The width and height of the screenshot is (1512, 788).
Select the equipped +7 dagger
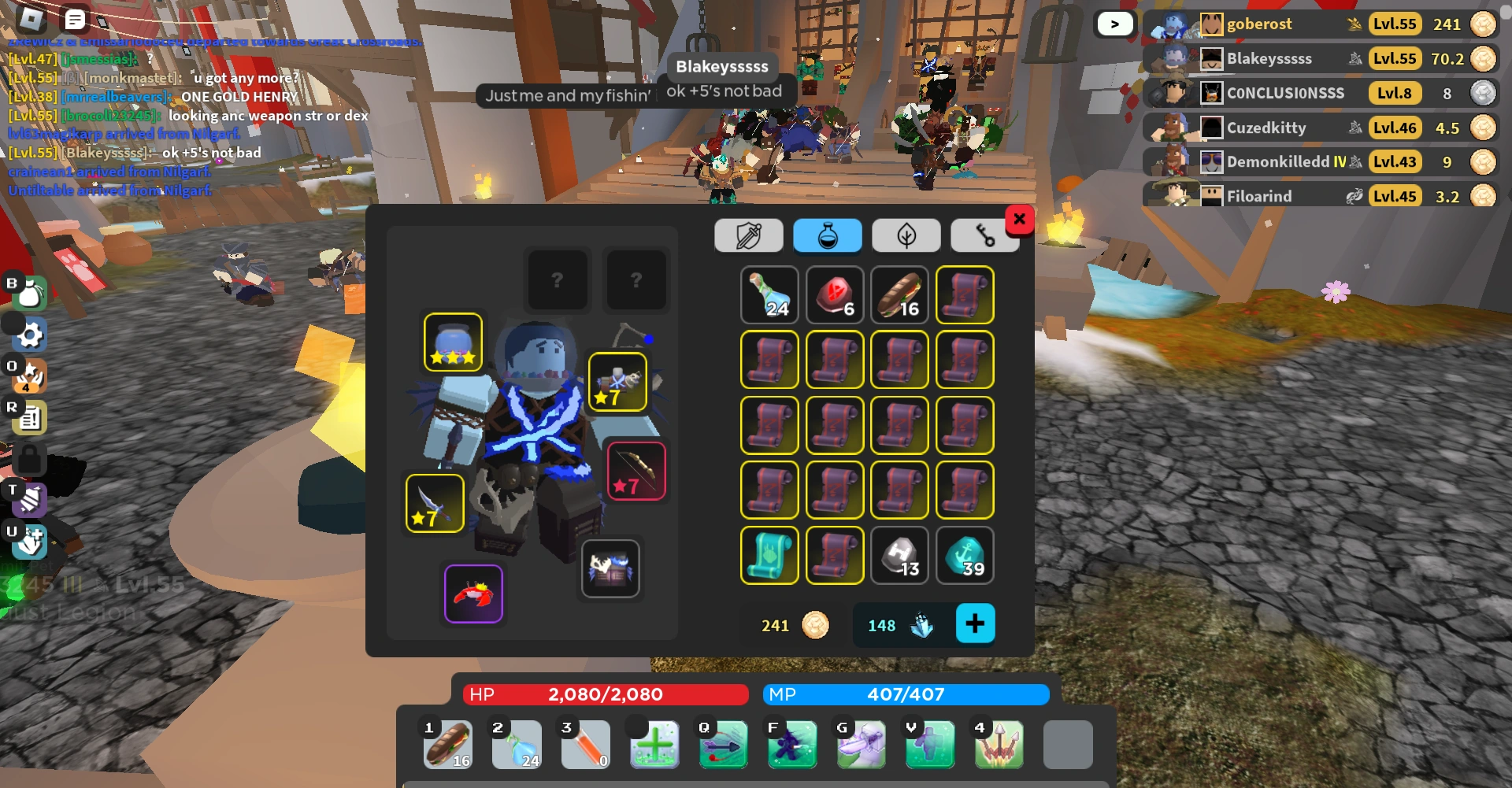click(434, 504)
